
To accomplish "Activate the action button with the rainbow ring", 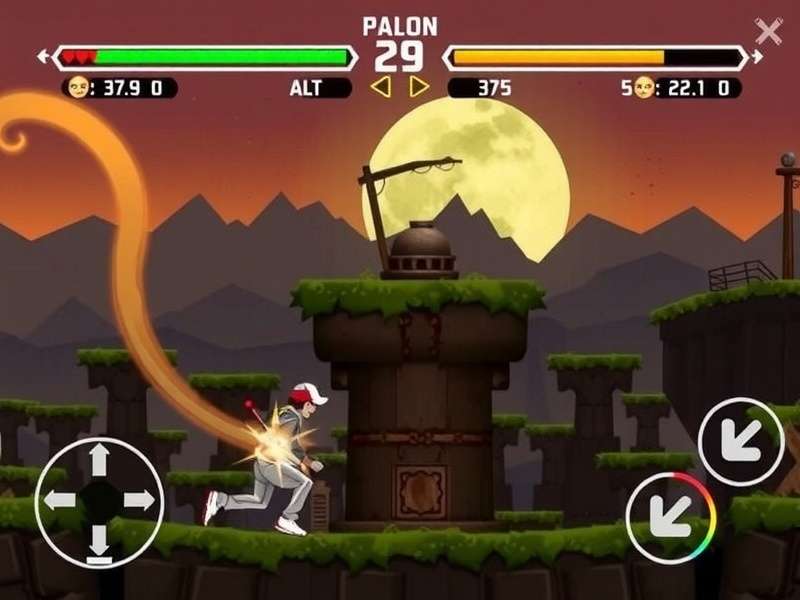I will [x=670, y=518].
